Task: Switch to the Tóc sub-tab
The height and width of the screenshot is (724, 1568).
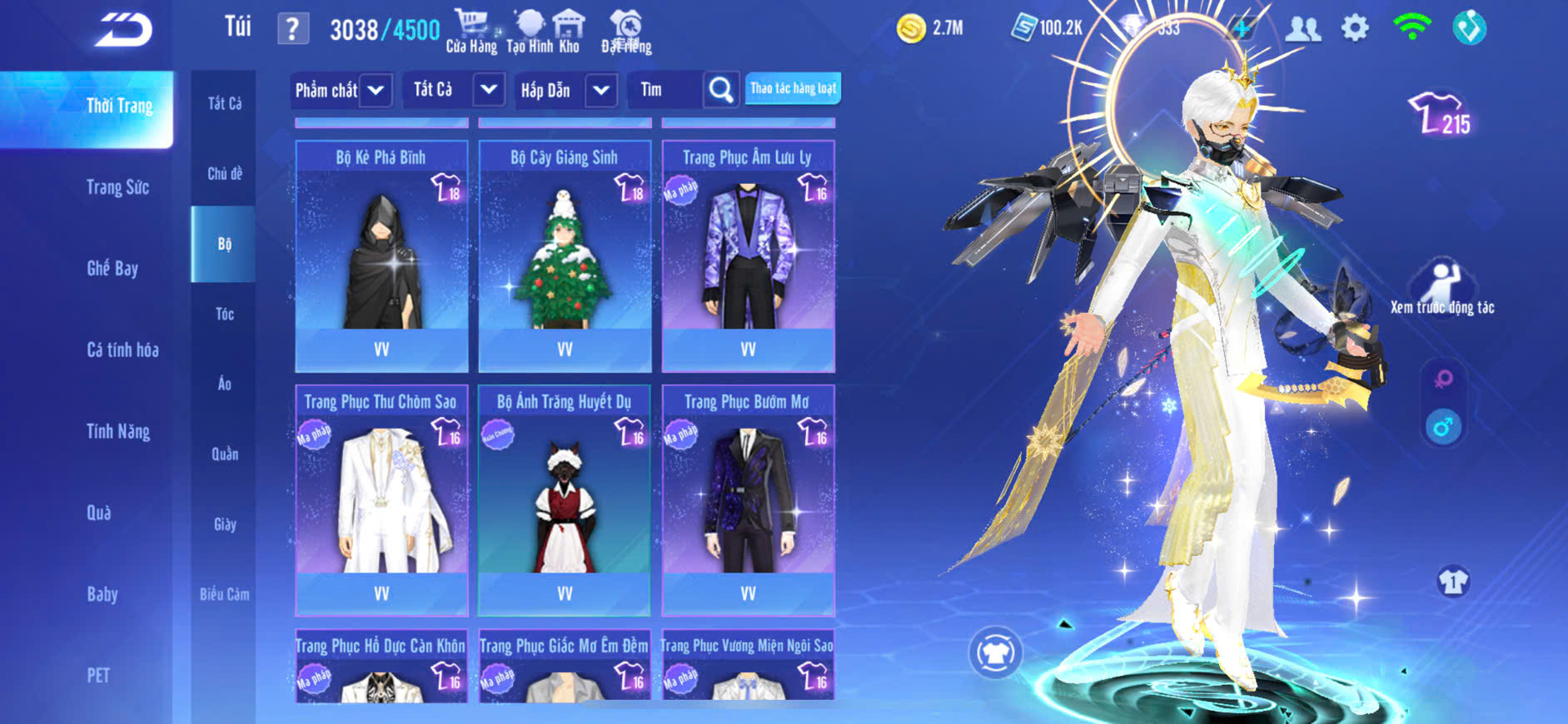Action: coord(224,314)
